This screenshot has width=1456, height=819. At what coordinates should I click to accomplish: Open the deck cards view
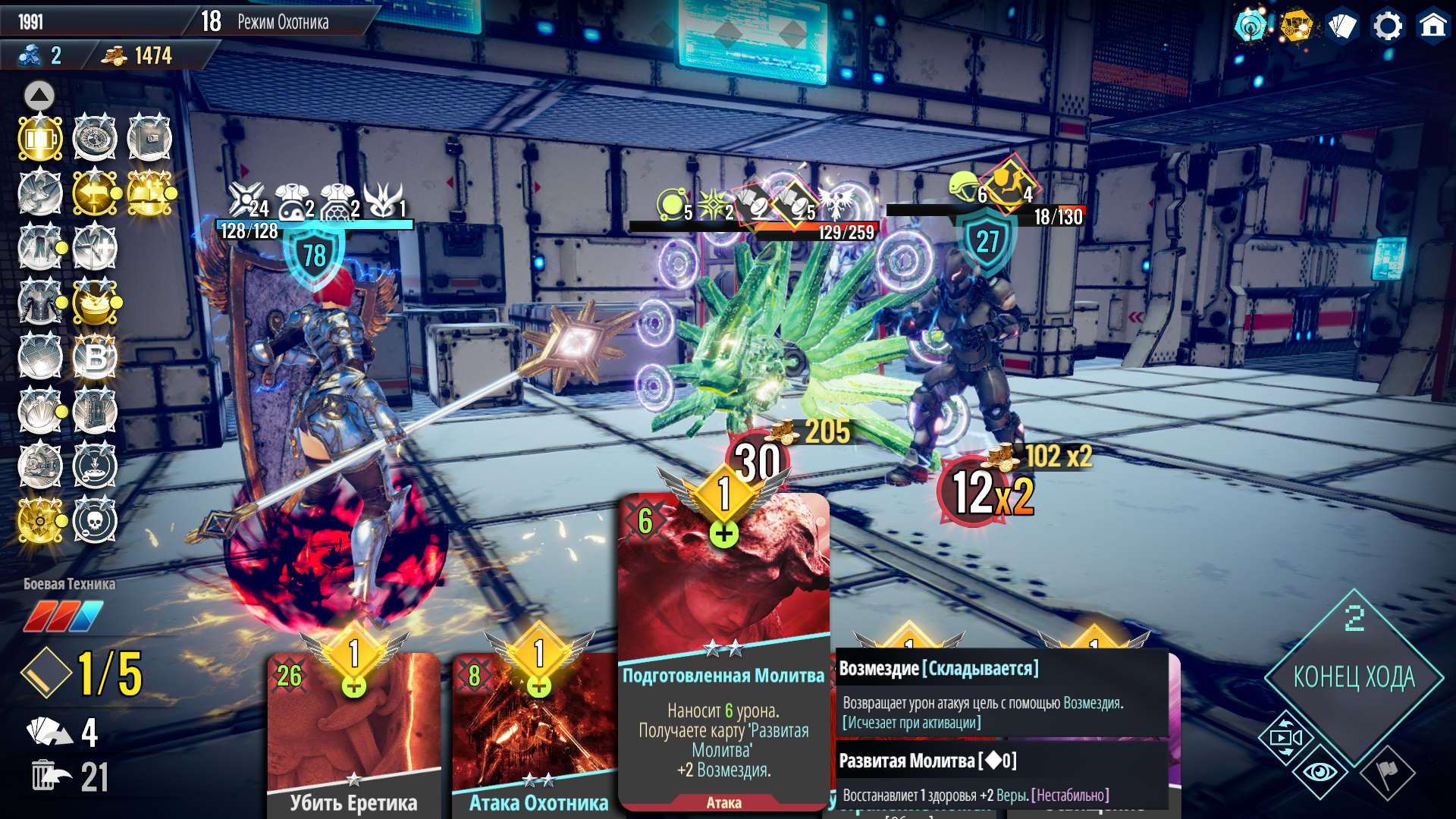click(1341, 27)
